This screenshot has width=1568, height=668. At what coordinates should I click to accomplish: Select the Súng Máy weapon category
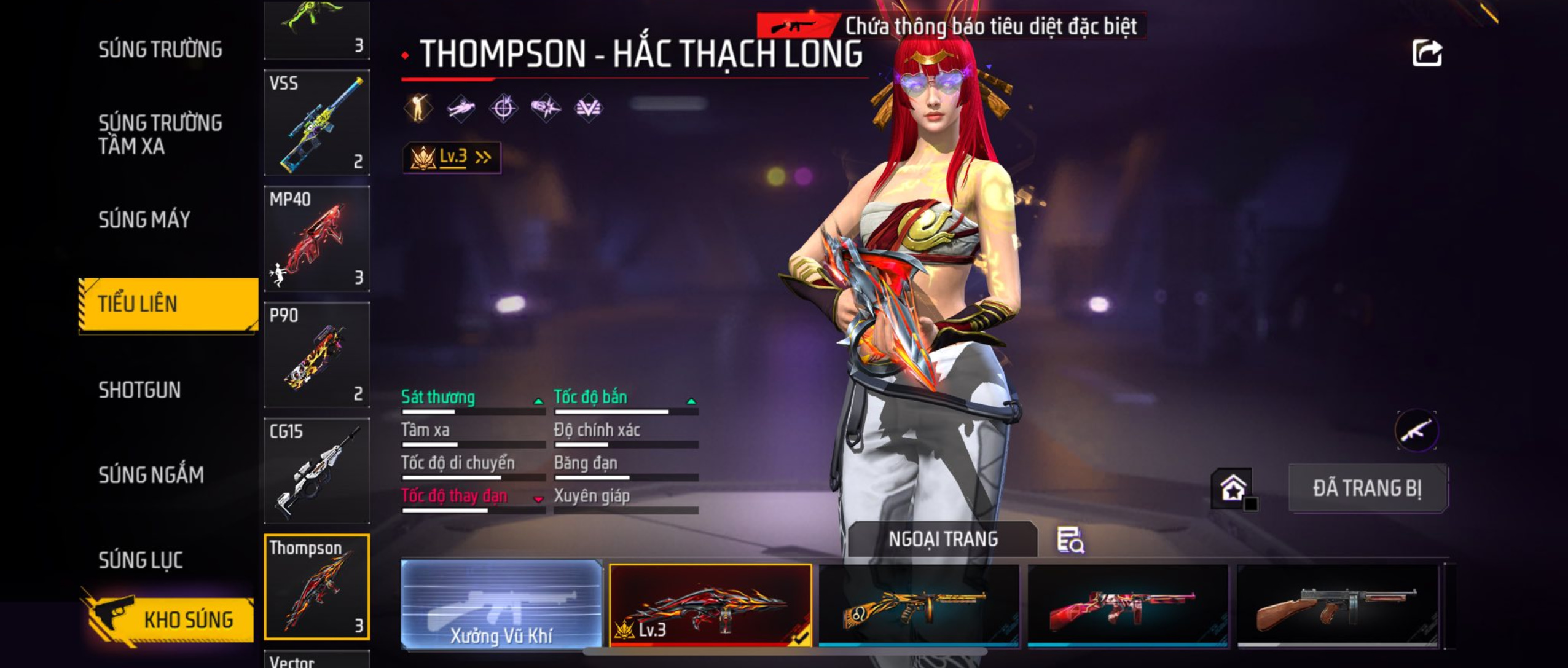(x=144, y=219)
